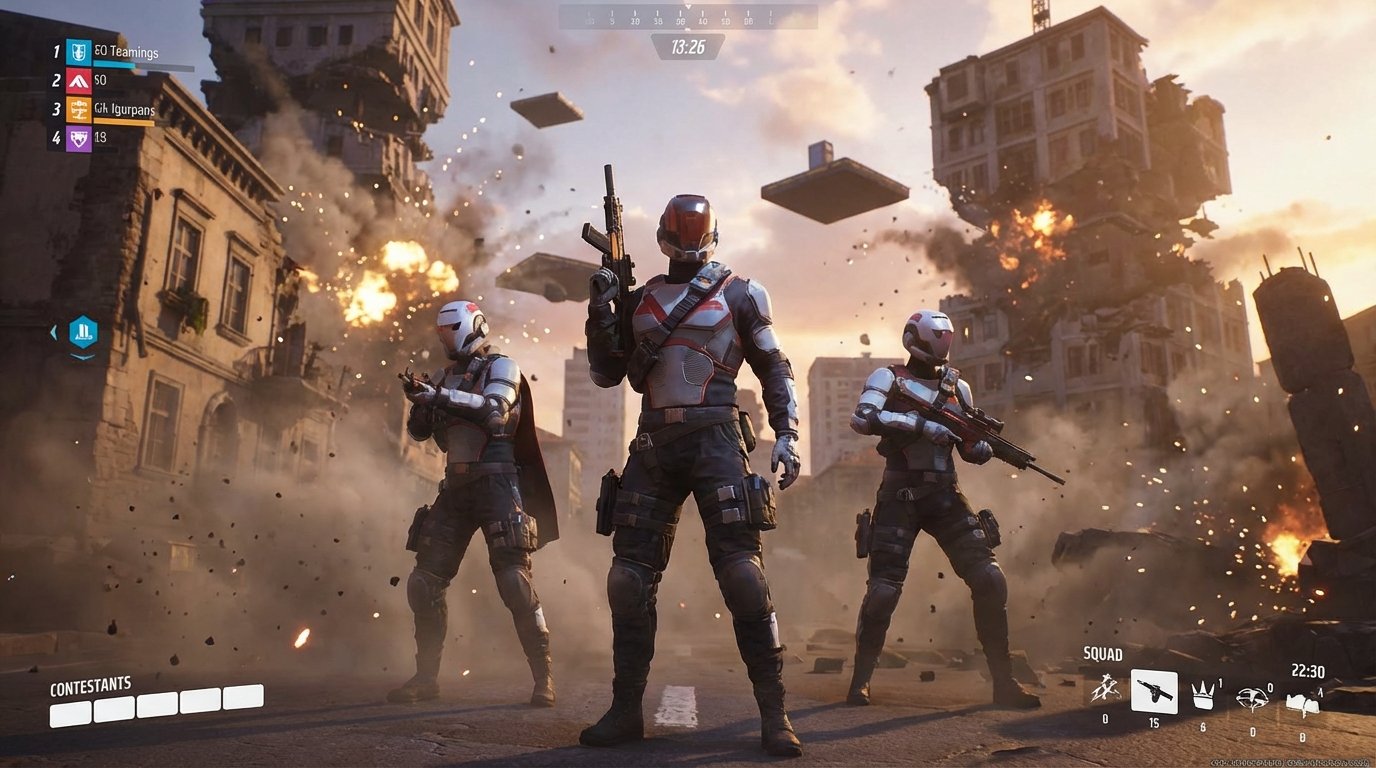This screenshot has height=768, width=1376.
Task: Select the orange badge next to Gk Igurpans
Action: (x=79, y=110)
